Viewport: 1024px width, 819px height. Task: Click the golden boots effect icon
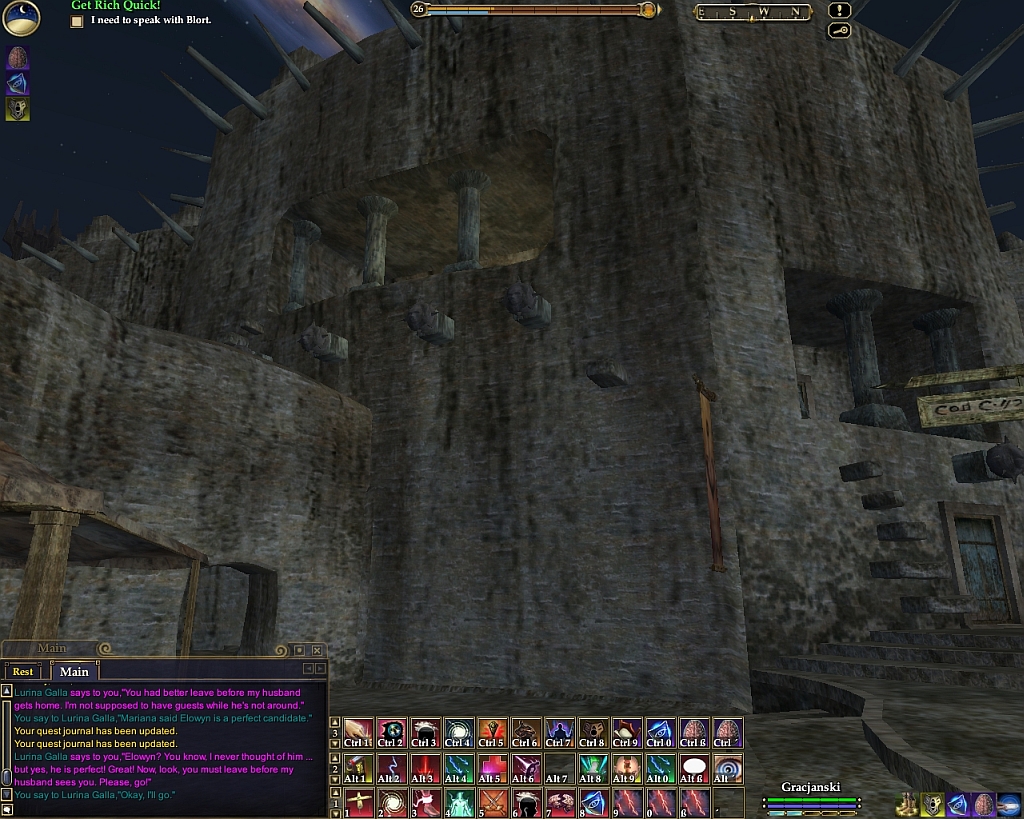pos(906,803)
